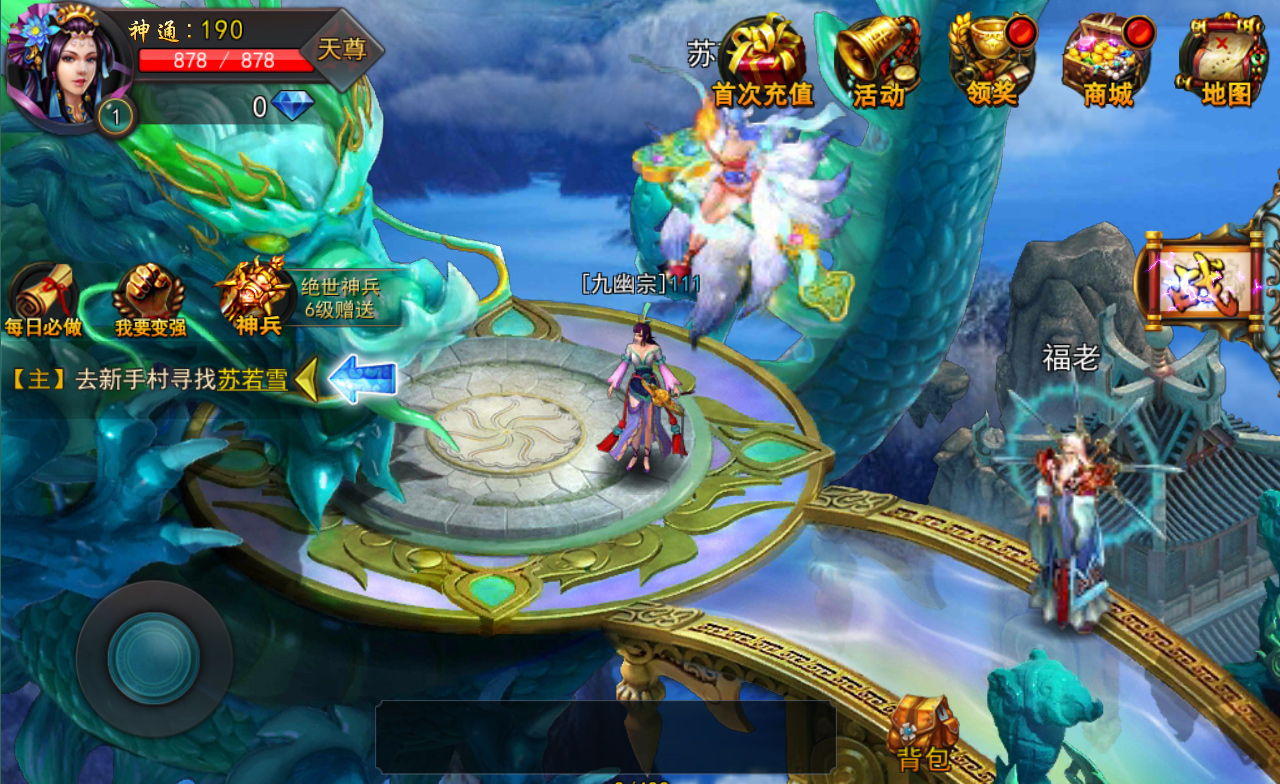Click the 天尊 diamond badge

click(342, 49)
